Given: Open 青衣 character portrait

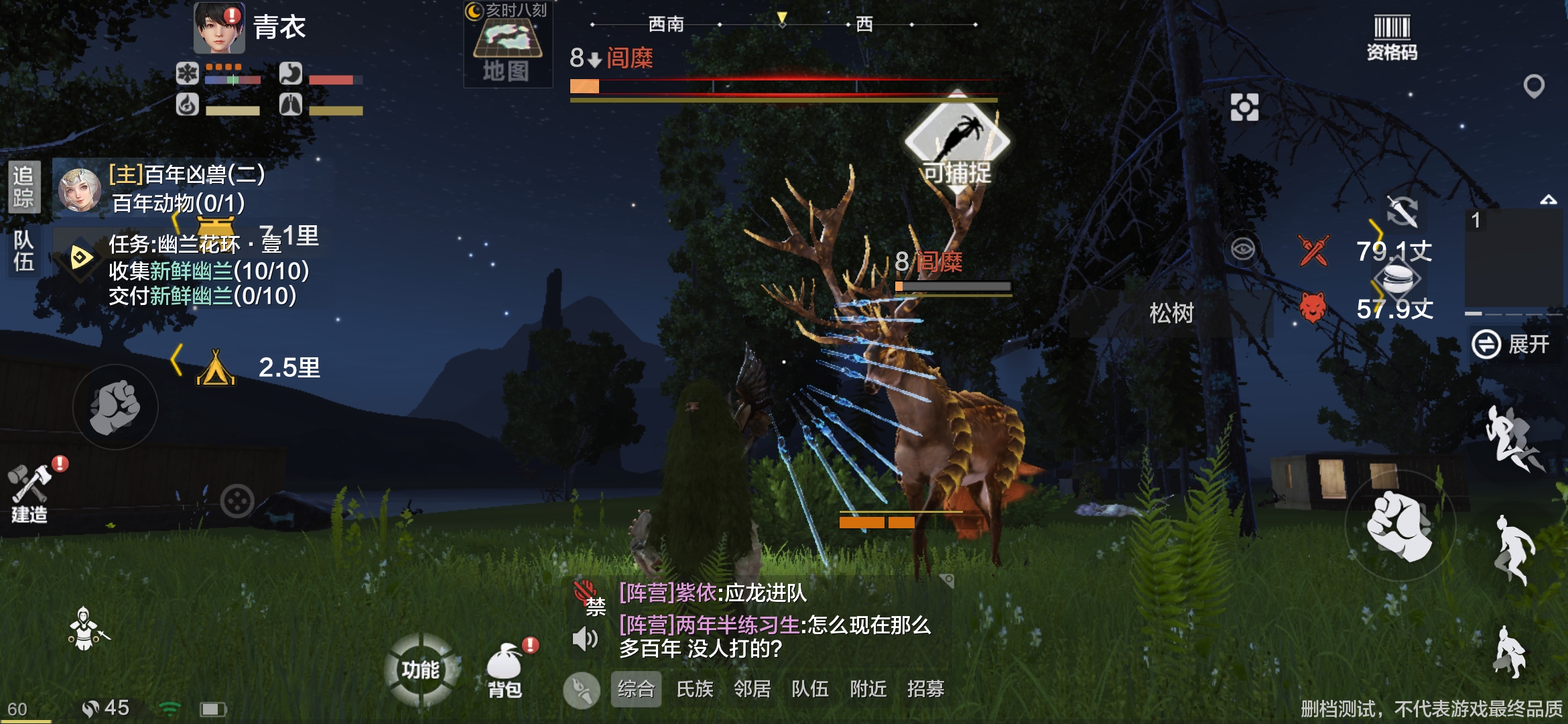Looking at the screenshot, I should [x=219, y=28].
